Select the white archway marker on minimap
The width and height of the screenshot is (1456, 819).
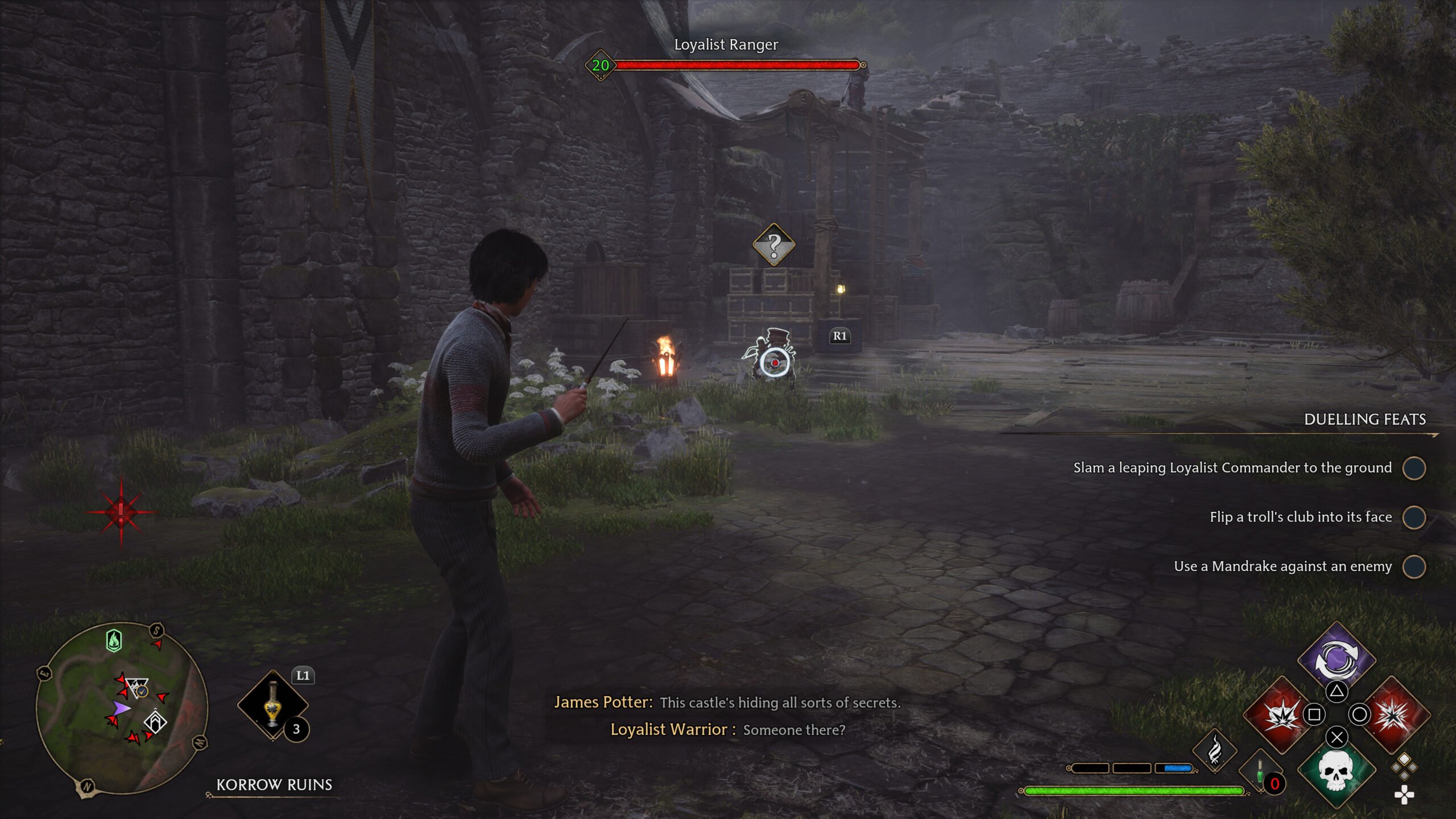155,722
